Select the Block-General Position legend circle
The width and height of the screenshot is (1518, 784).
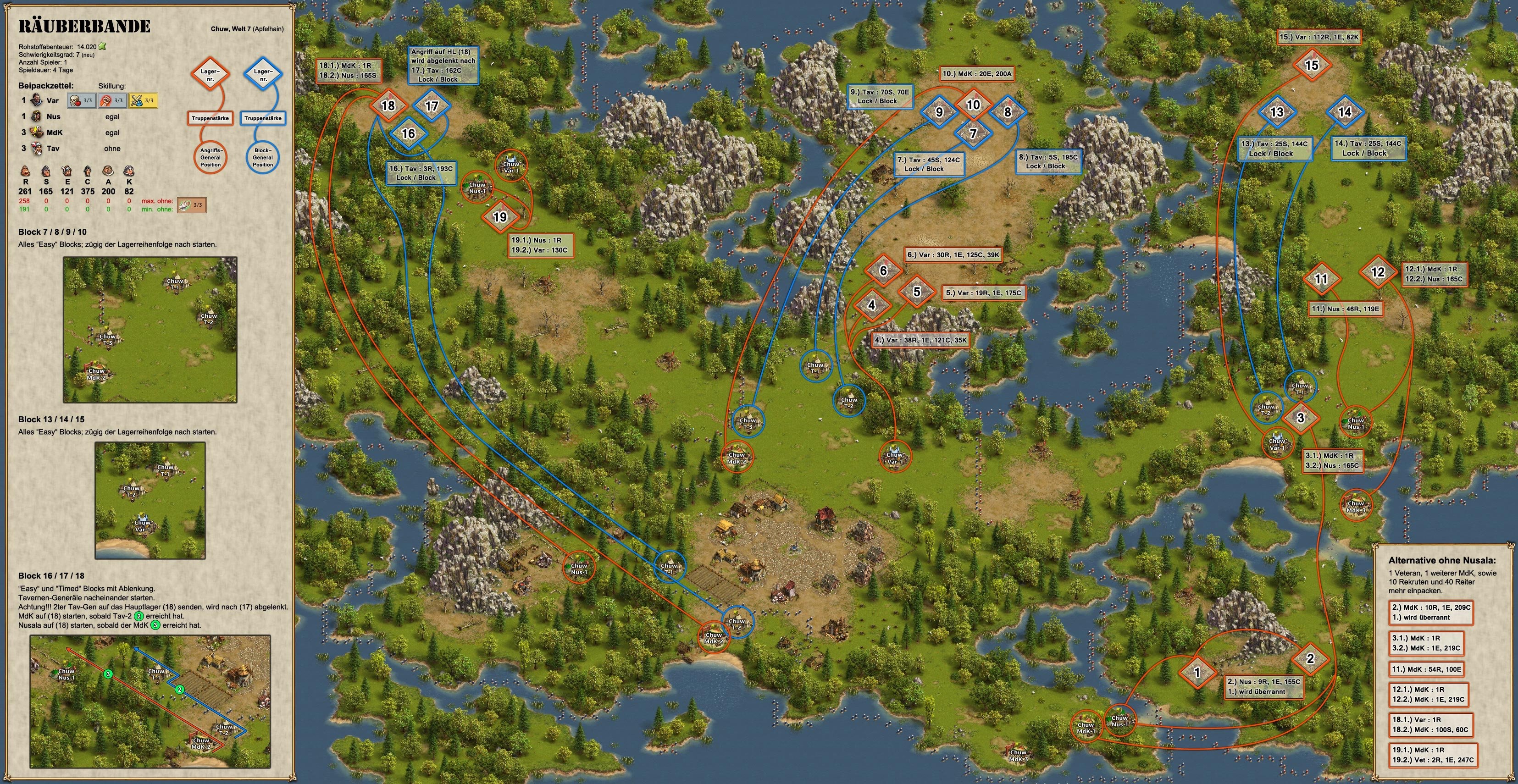click(263, 157)
